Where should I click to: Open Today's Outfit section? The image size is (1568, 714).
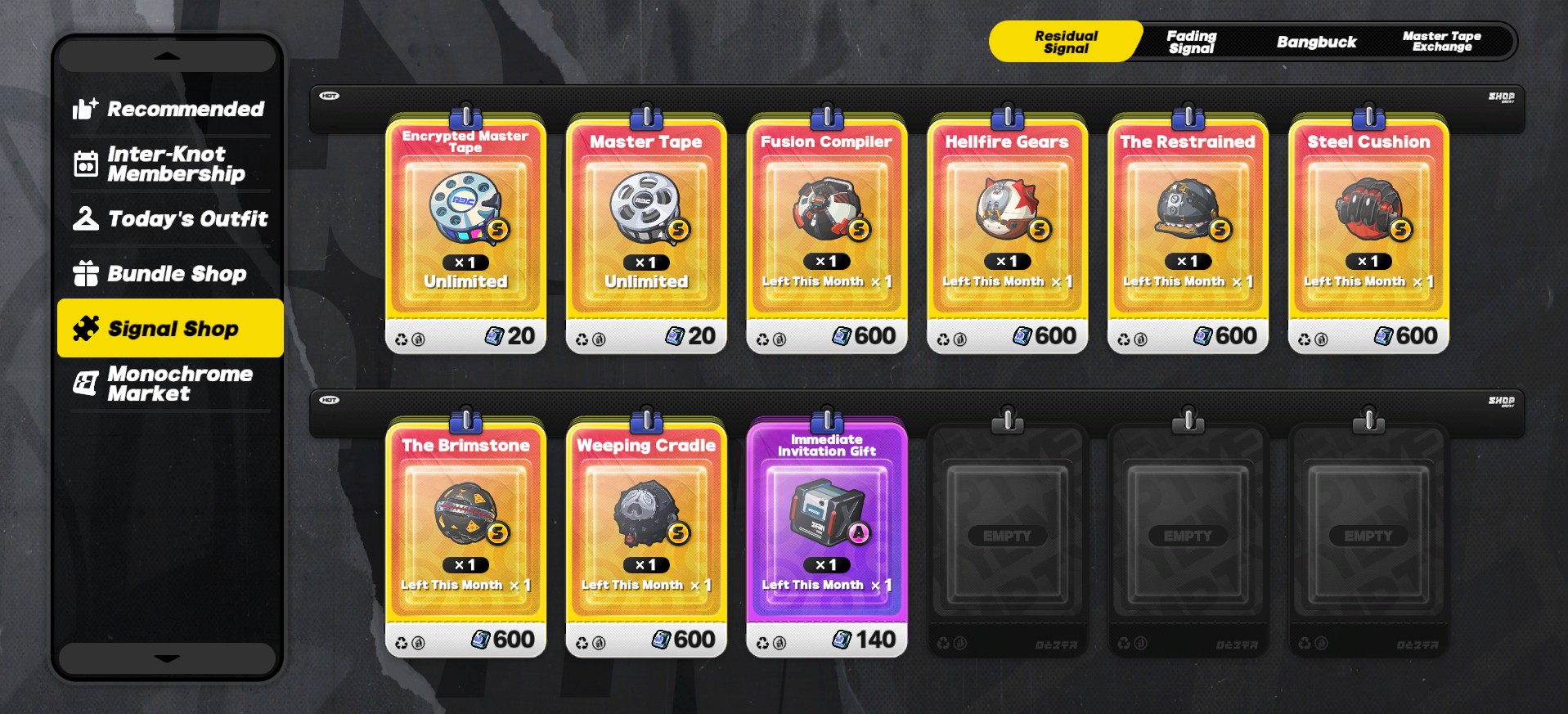coord(168,218)
